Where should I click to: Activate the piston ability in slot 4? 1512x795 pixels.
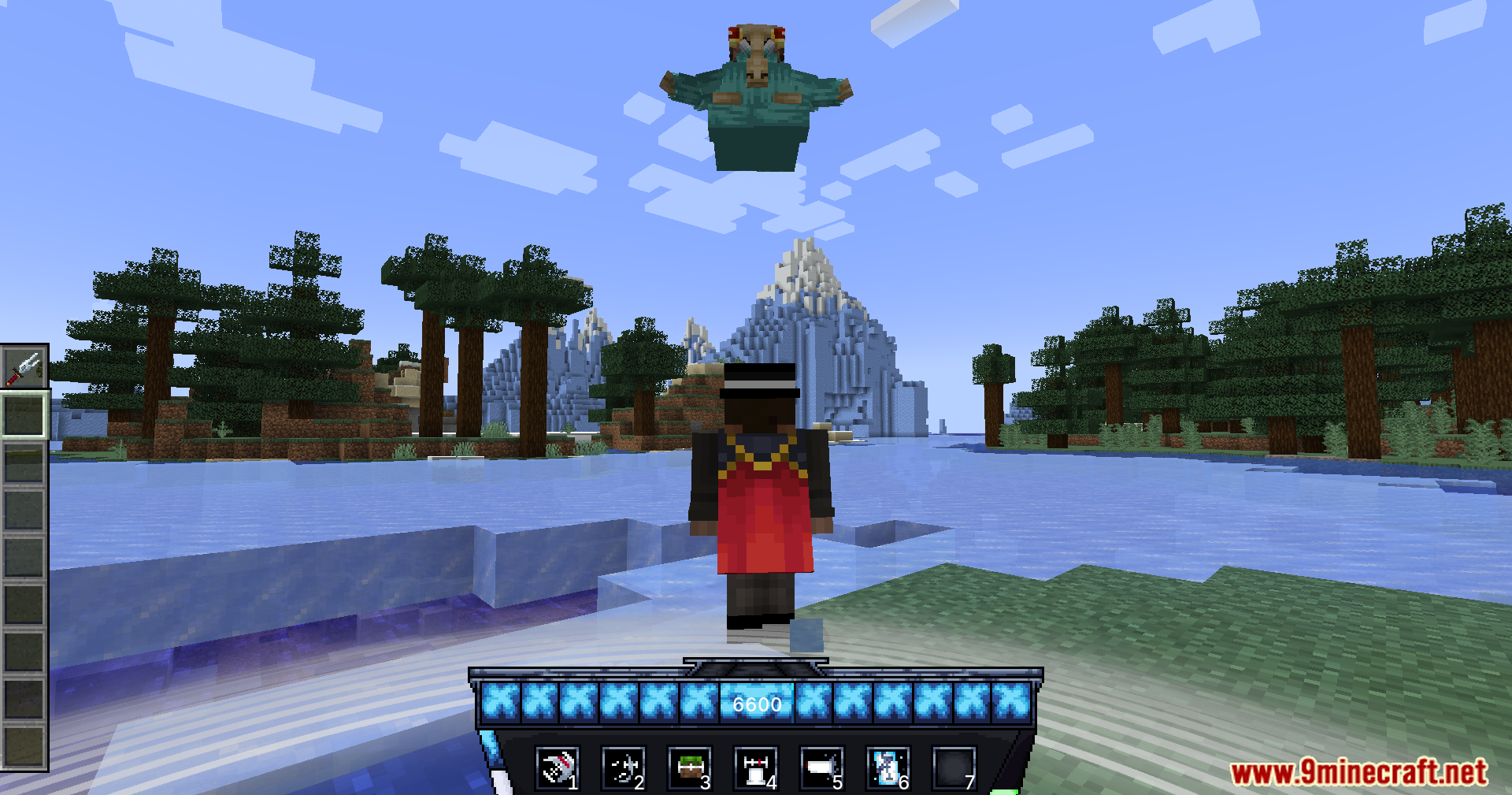click(x=754, y=768)
